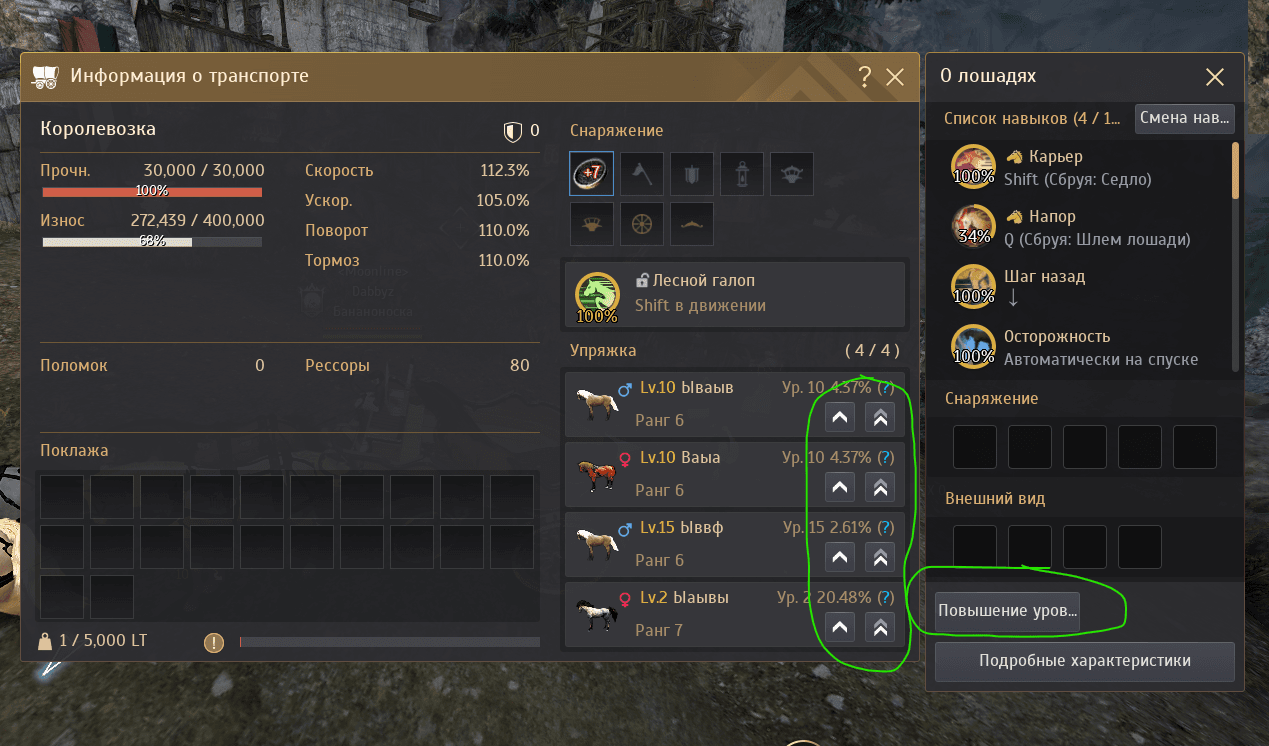This screenshot has width=1269, height=746.
Task: Select horse Lv.10 Ваыа row
Action: point(690,474)
